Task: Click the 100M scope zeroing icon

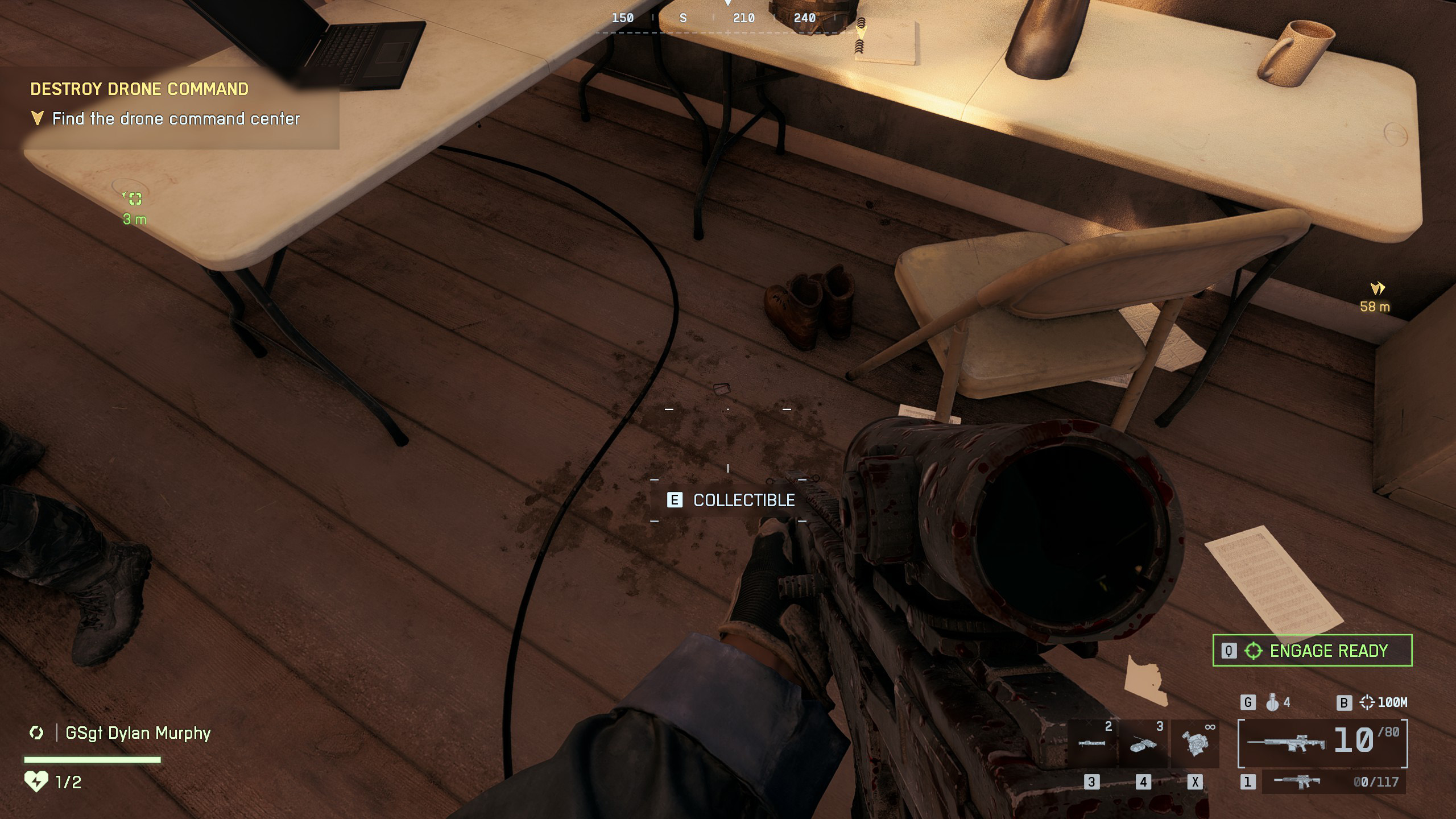Action: click(x=1367, y=703)
